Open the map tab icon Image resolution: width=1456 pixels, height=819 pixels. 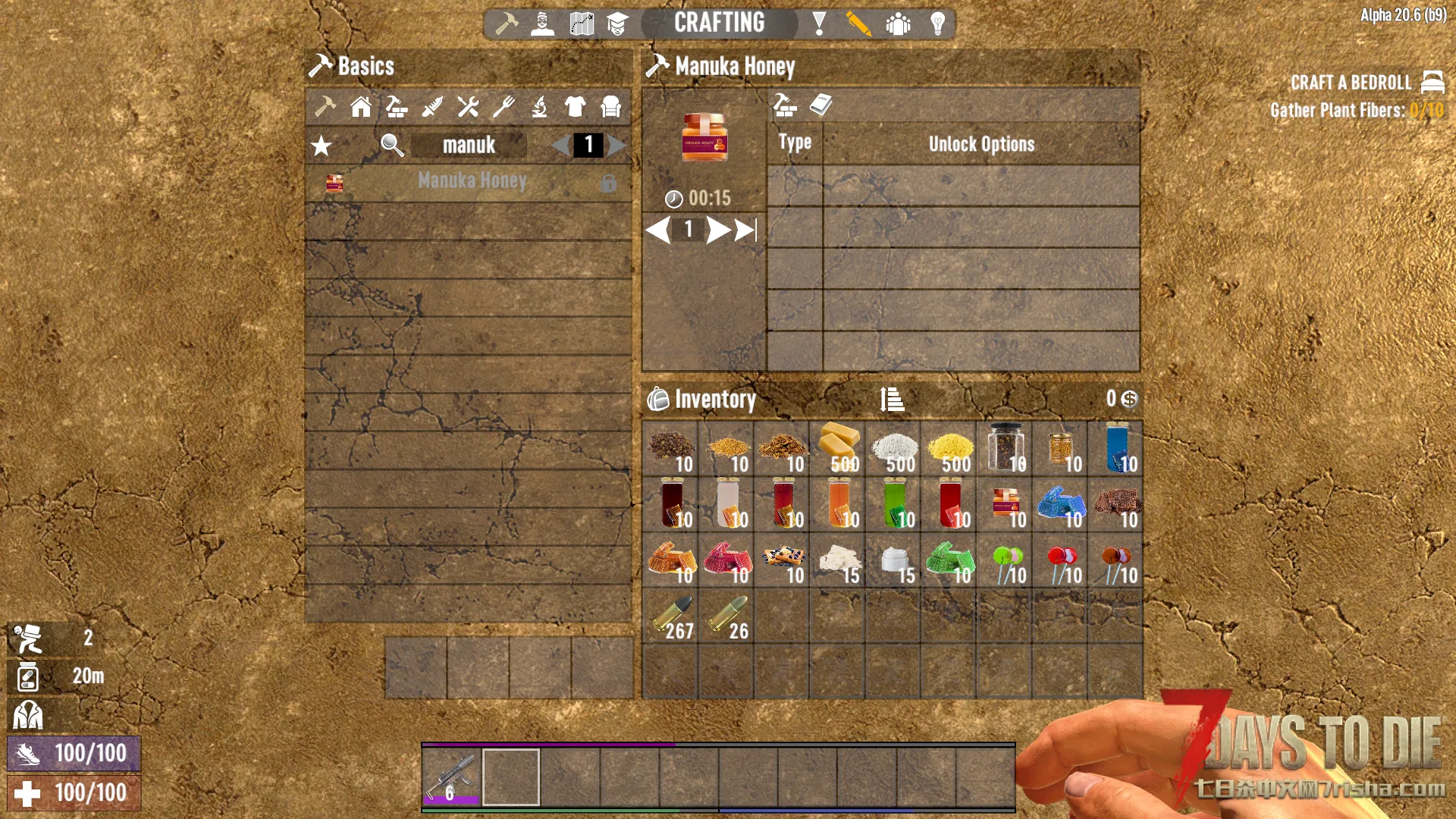[x=582, y=24]
